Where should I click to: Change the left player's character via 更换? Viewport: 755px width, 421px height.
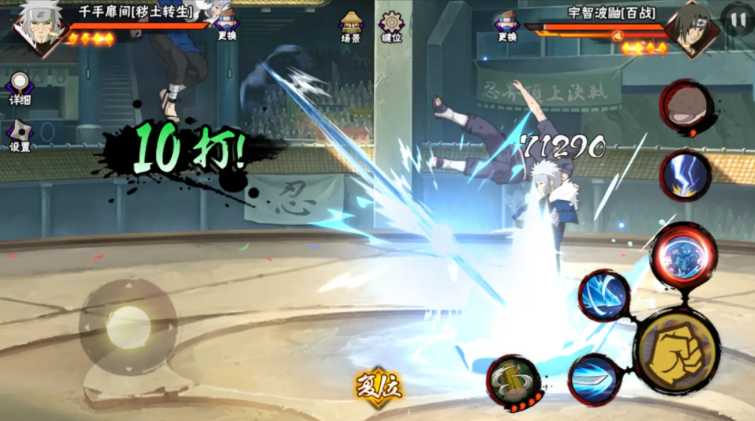point(227,23)
